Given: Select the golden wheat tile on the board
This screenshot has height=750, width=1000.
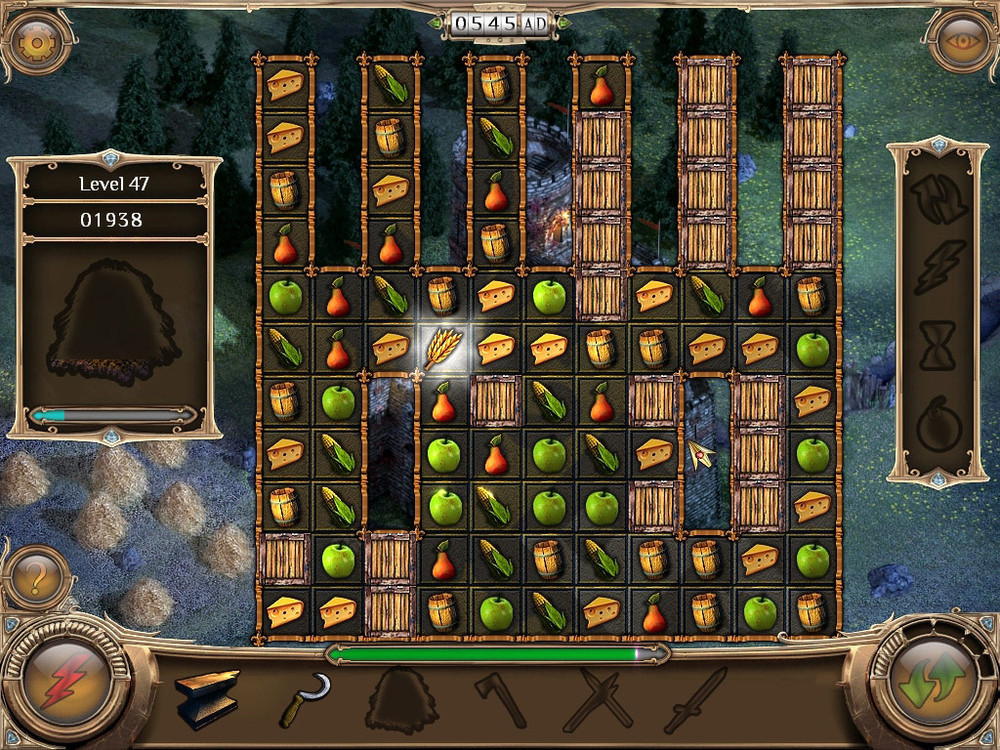Looking at the screenshot, I should point(441,347).
